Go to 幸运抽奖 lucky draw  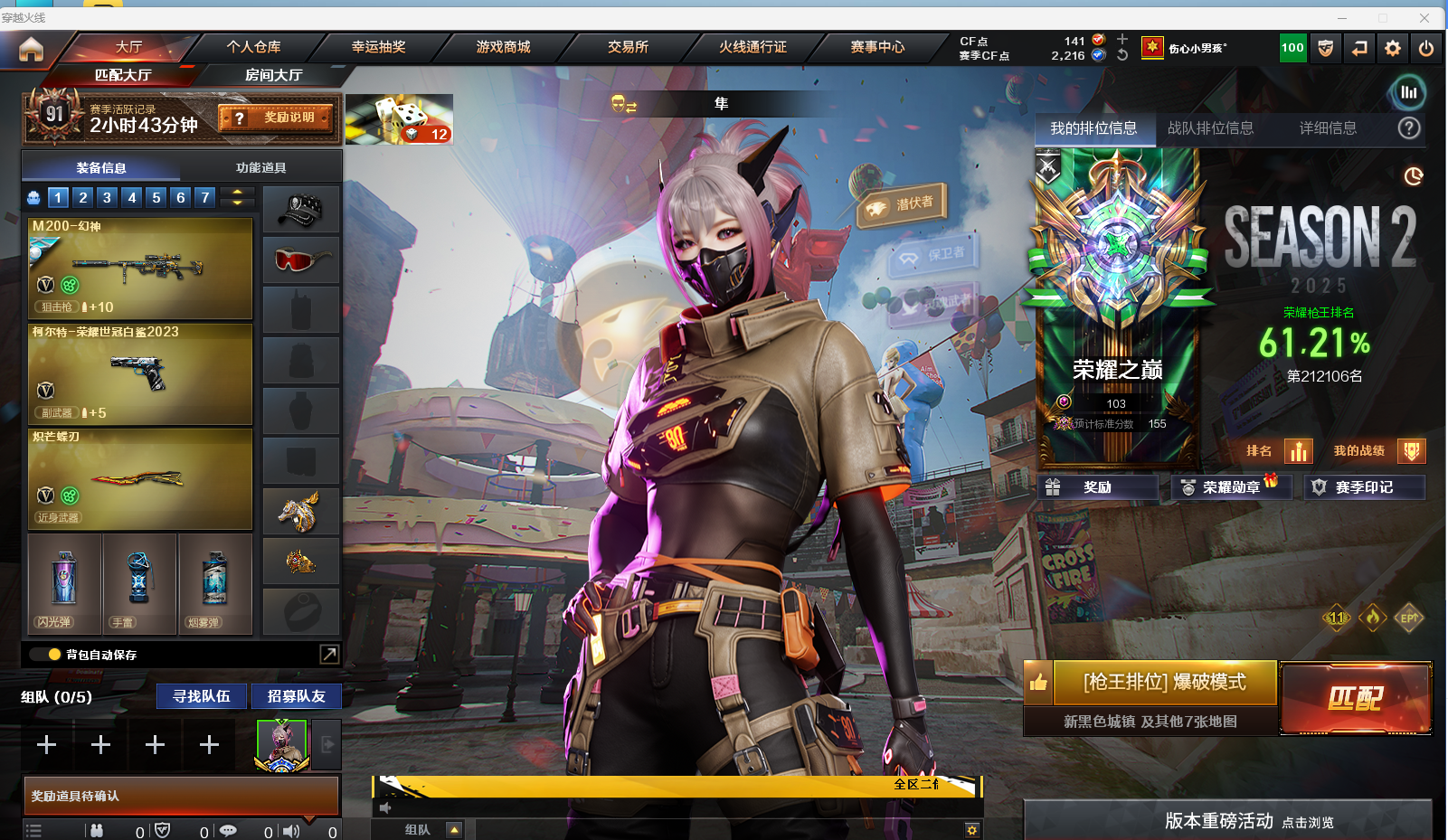(379, 47)
